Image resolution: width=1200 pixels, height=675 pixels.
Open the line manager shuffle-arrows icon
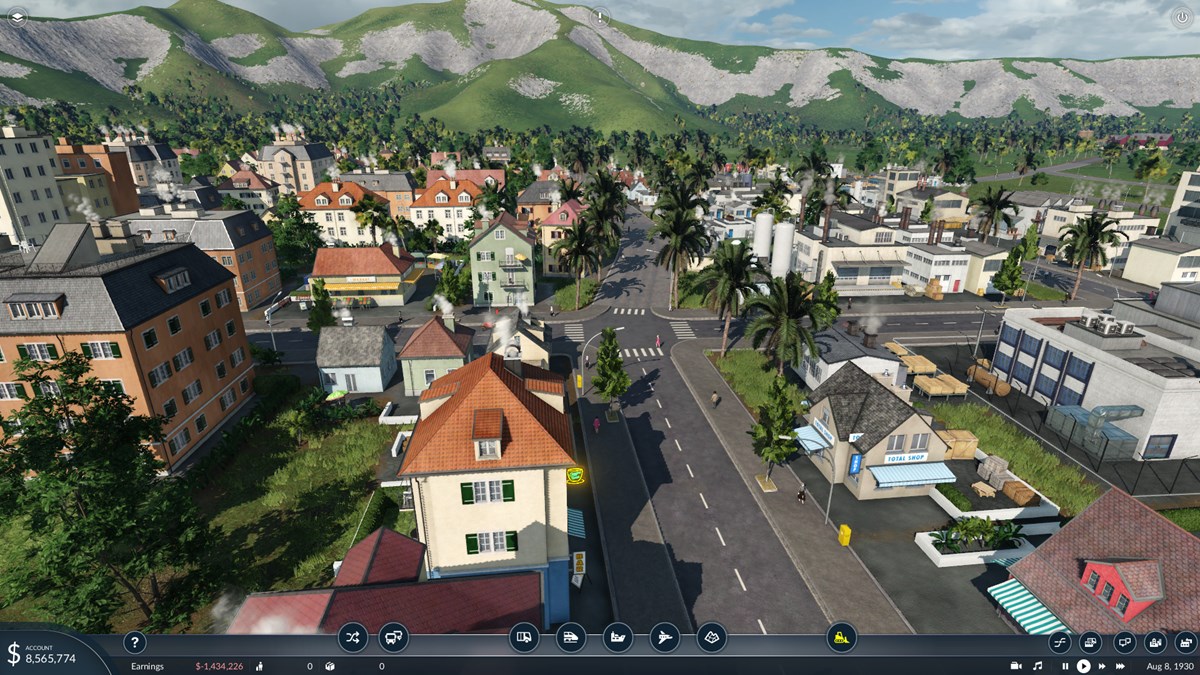pos(352,637)
